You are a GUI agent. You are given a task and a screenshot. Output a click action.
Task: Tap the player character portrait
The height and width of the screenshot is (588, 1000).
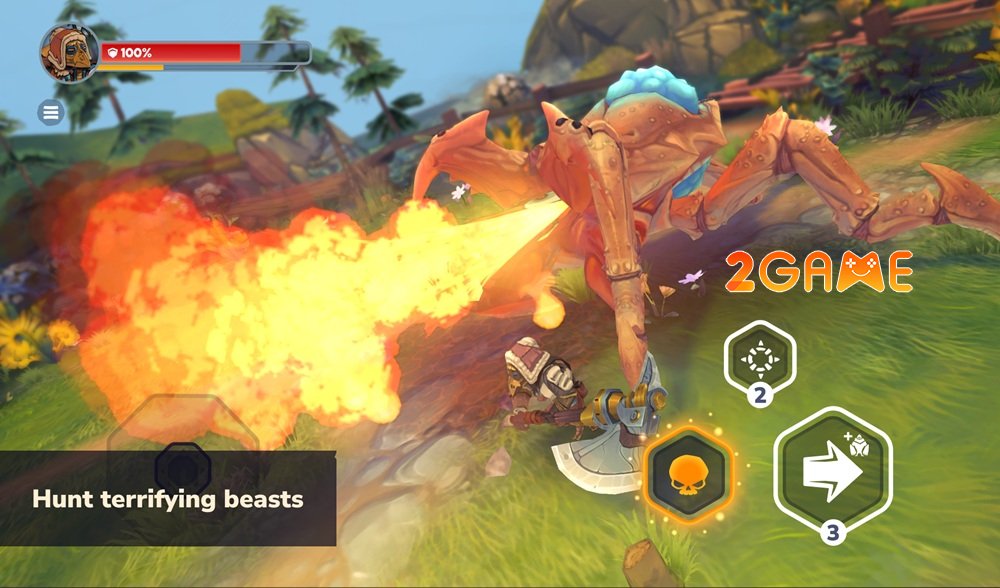click(x=69, y=53)
